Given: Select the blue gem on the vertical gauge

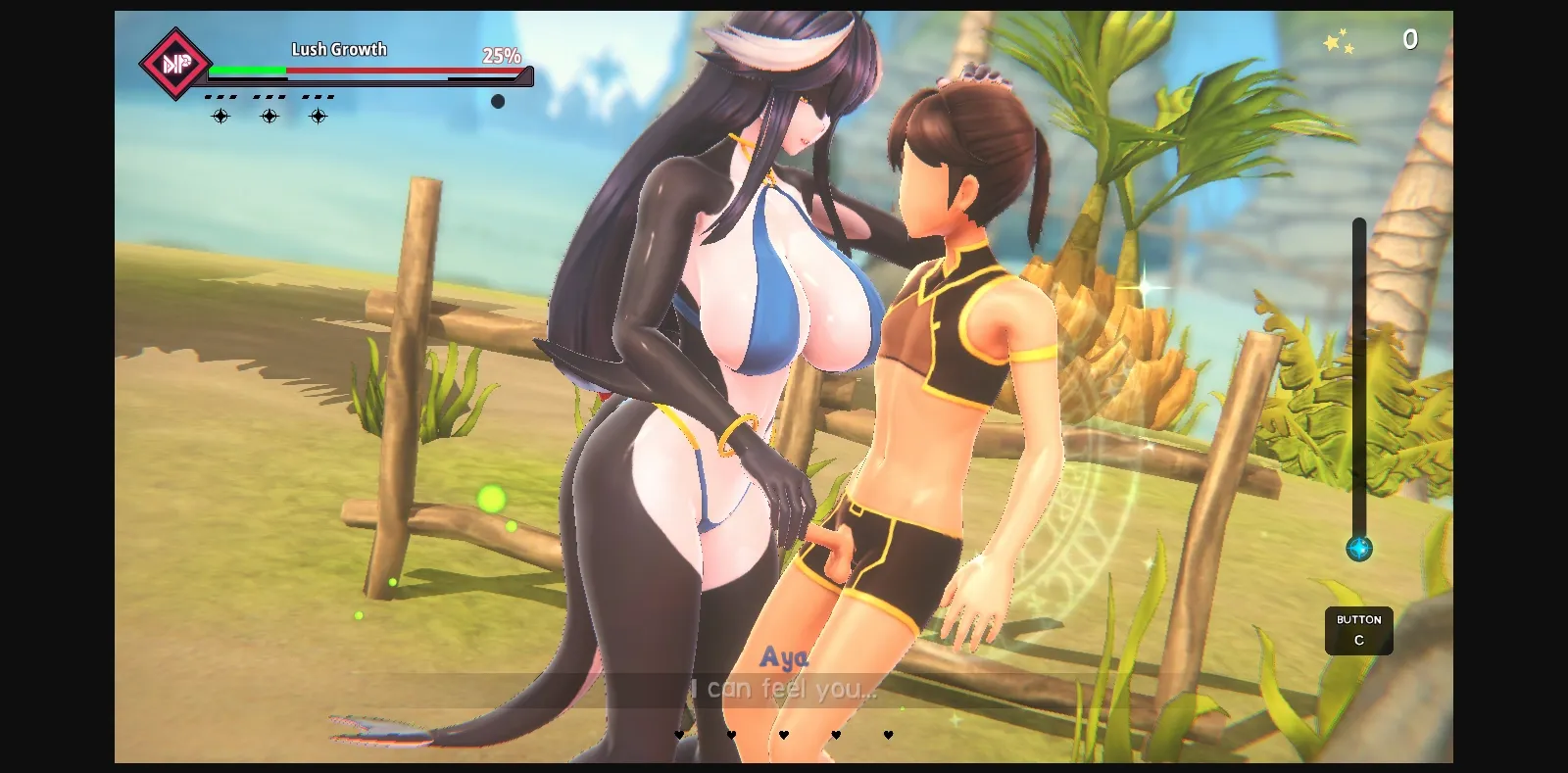Looking at the screenshot, I should pos(1359,551).
